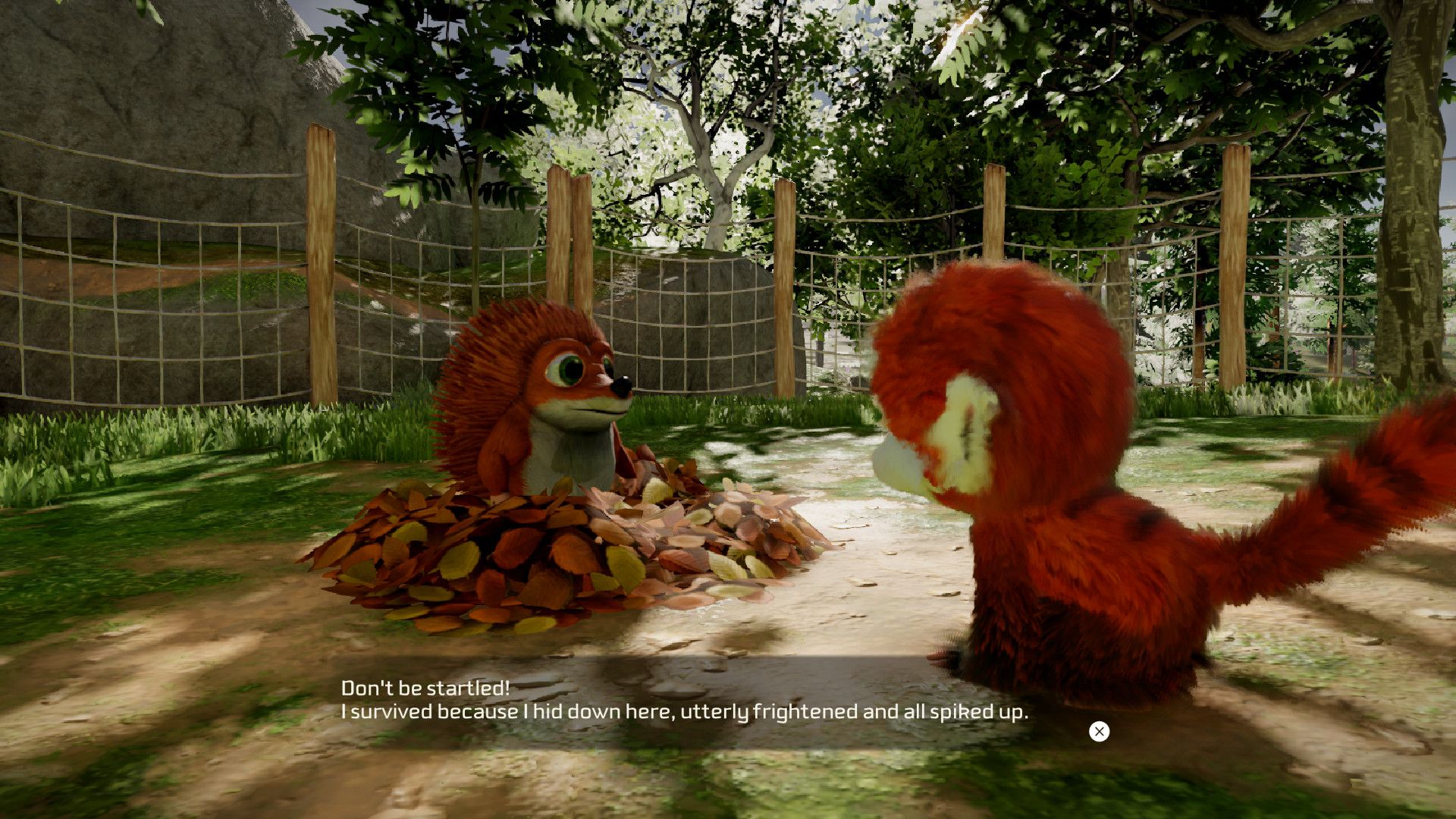This screenshot has height=819, width=1456.
Task: Click the X button to dismiss the dialogue
Action: click(x=1100, y=731)
